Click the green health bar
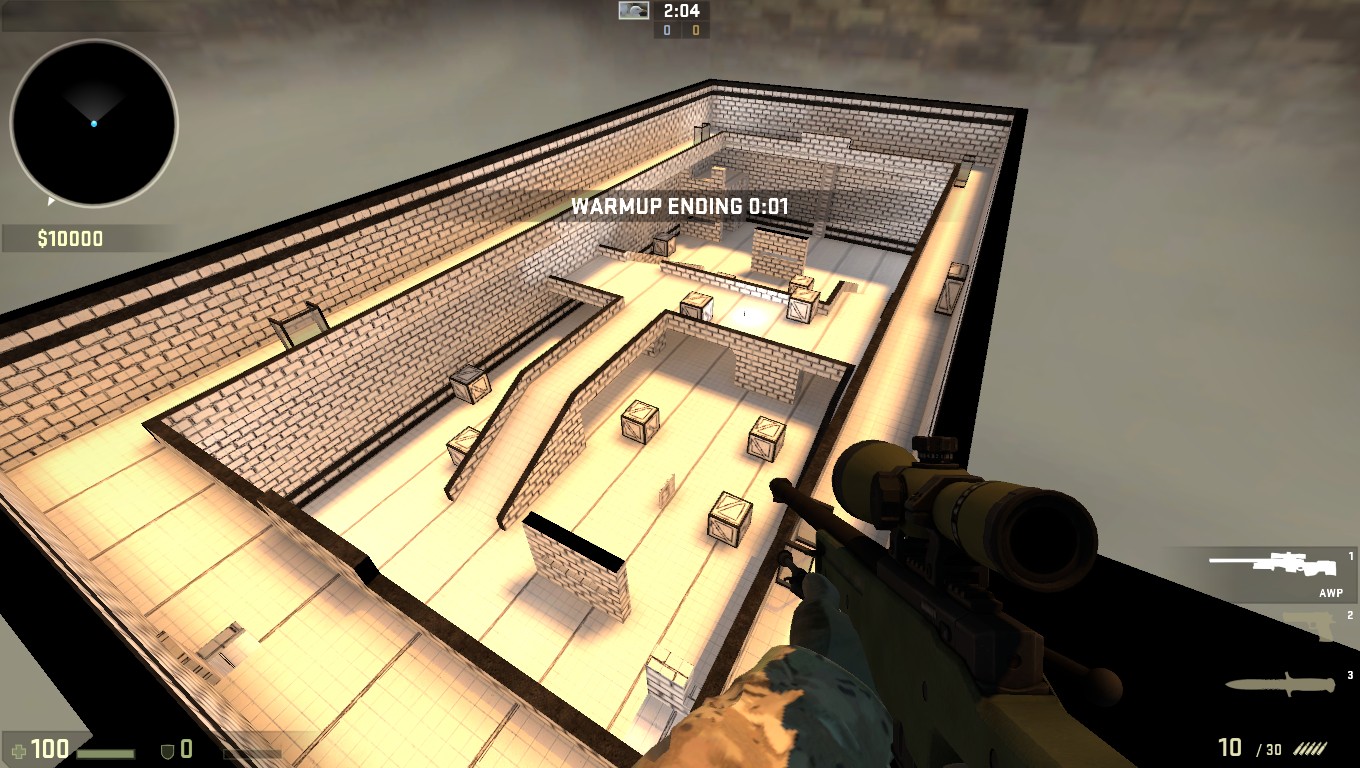 click(x=105, y=752)
